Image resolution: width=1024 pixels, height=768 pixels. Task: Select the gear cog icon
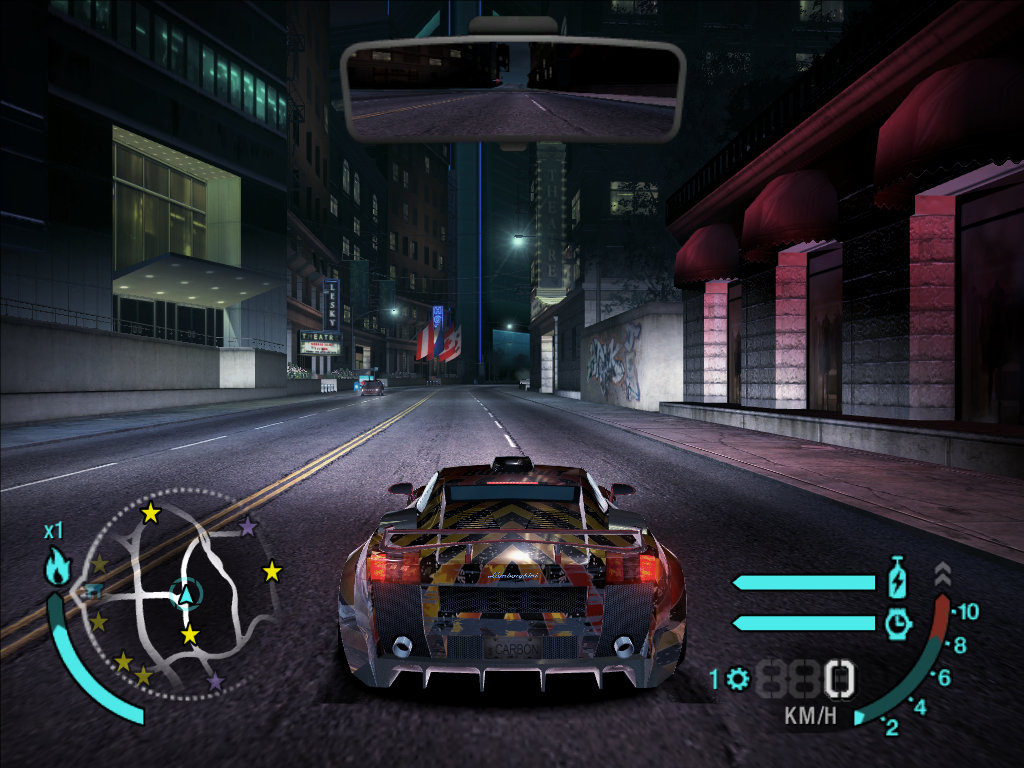coord(739,680)
